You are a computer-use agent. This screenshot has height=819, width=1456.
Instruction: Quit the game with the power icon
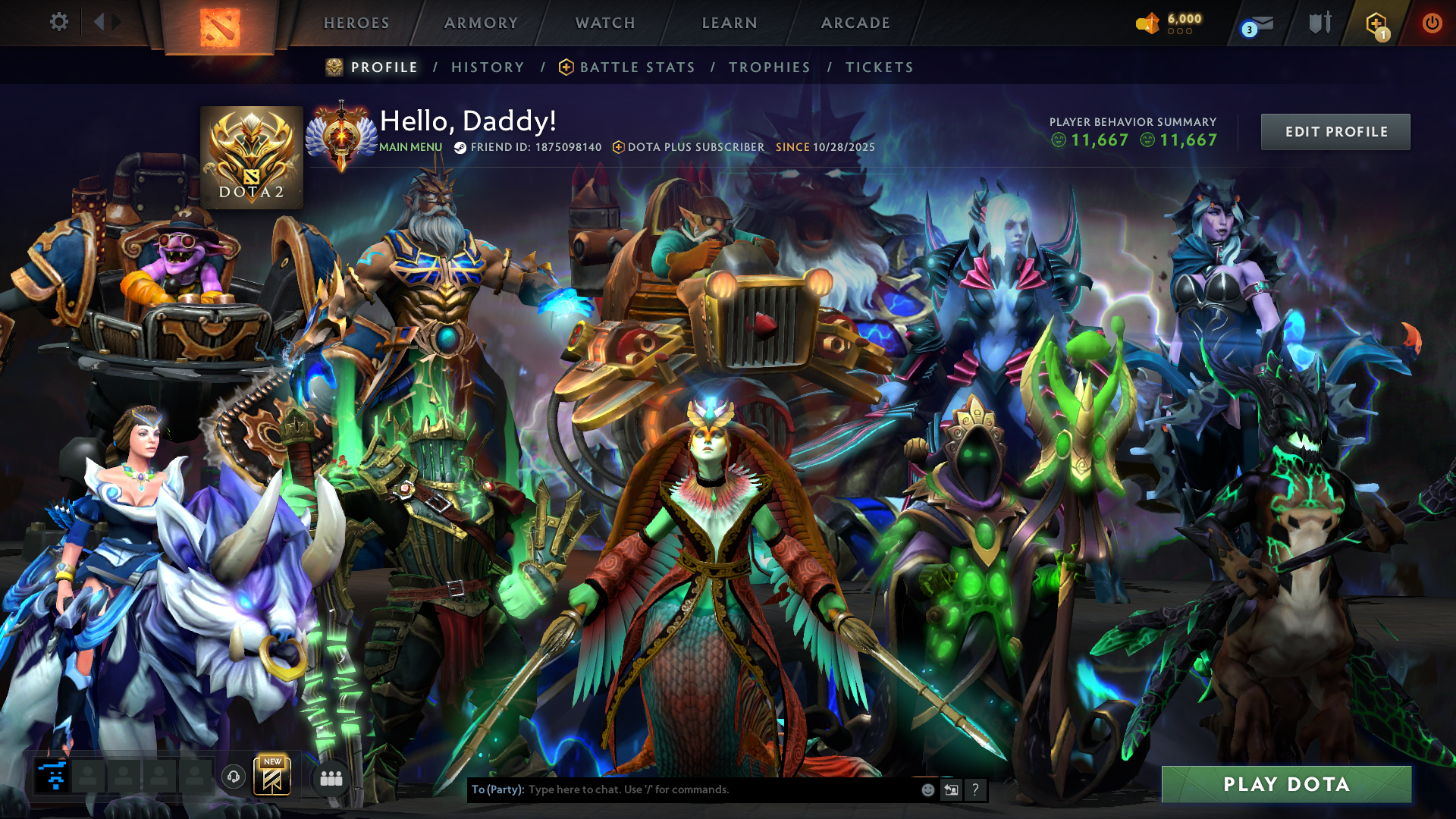[x=1432, y=23]
